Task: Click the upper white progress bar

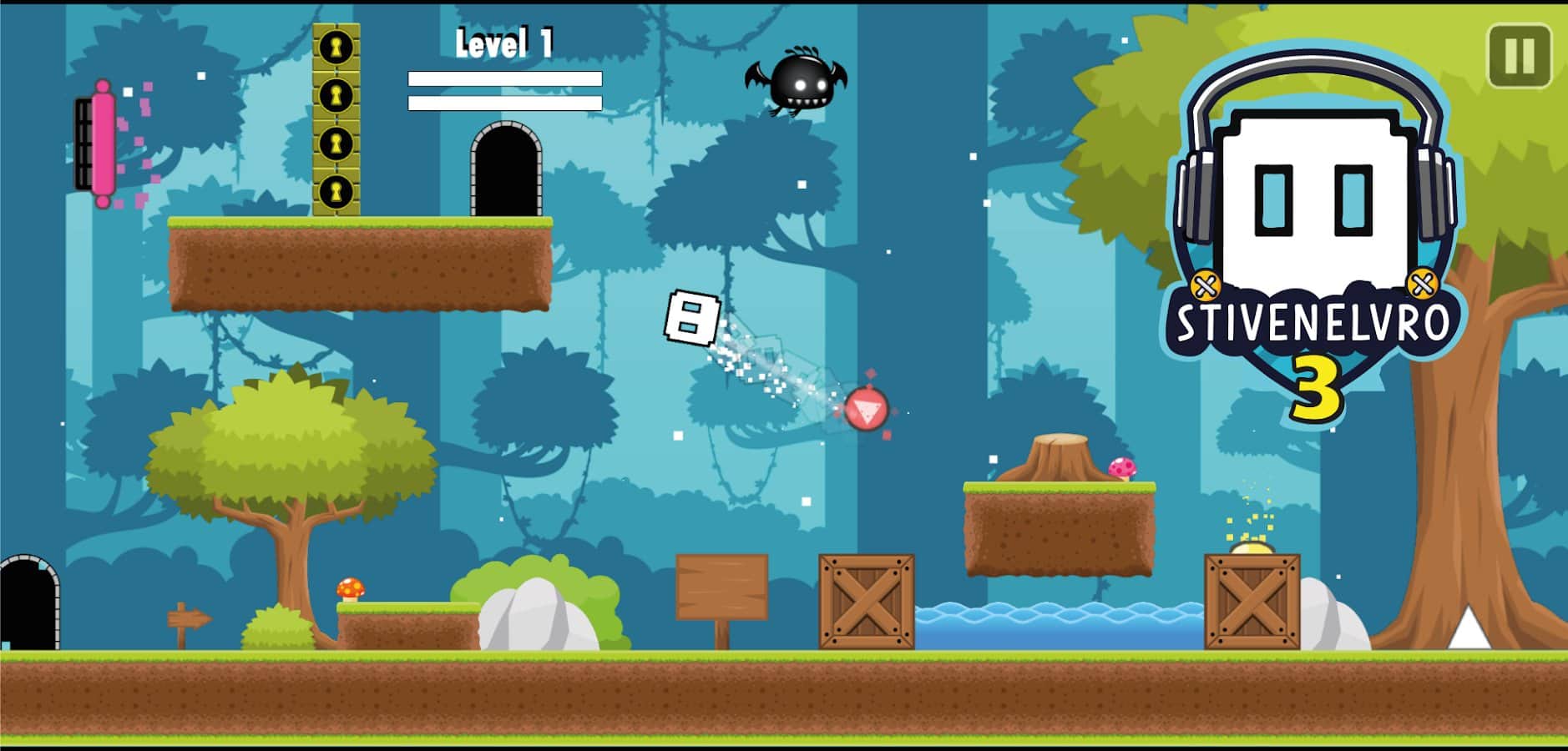Action: [505, 79]
